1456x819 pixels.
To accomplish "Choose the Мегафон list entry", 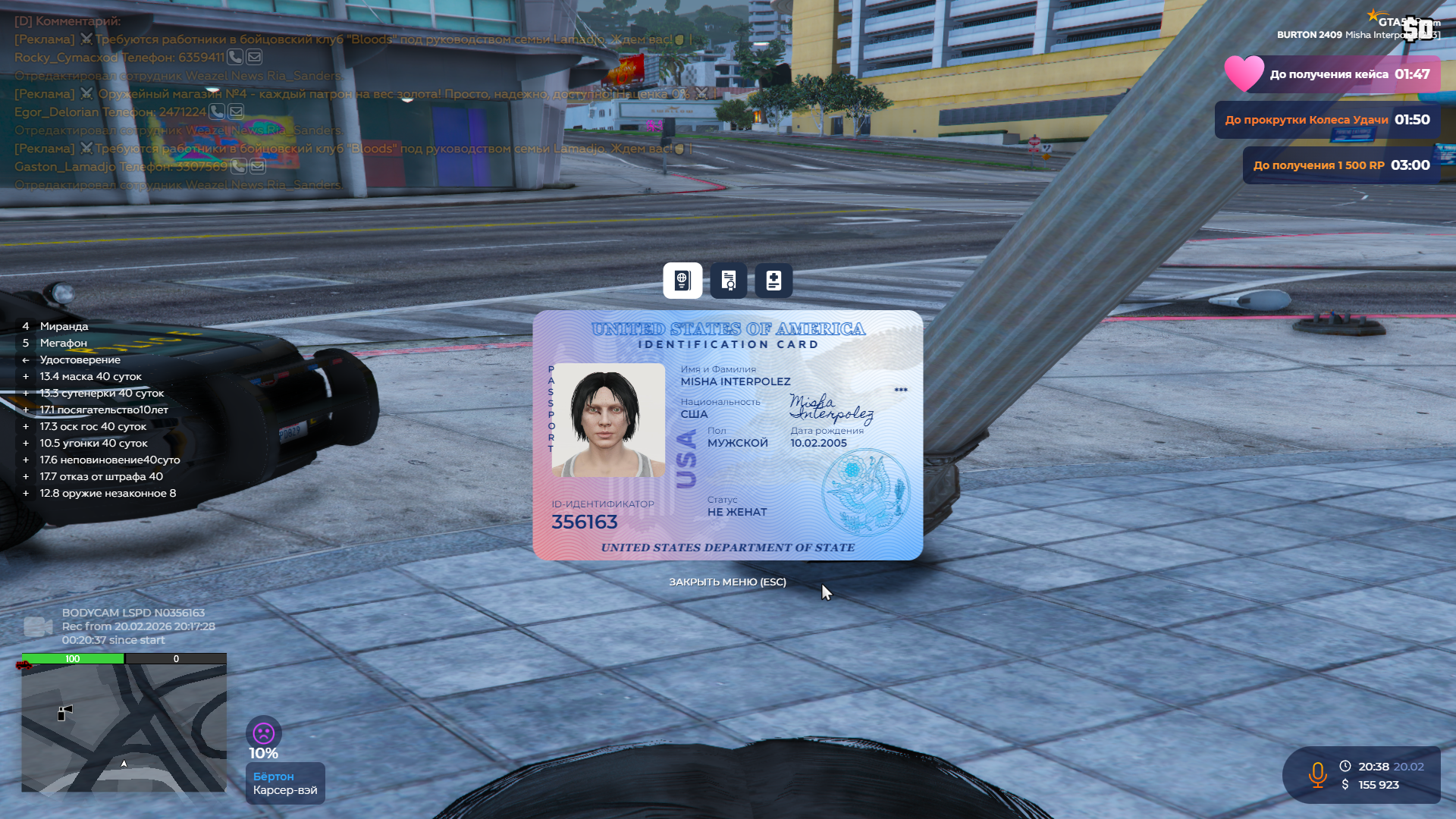I will (x=63, y=343).
